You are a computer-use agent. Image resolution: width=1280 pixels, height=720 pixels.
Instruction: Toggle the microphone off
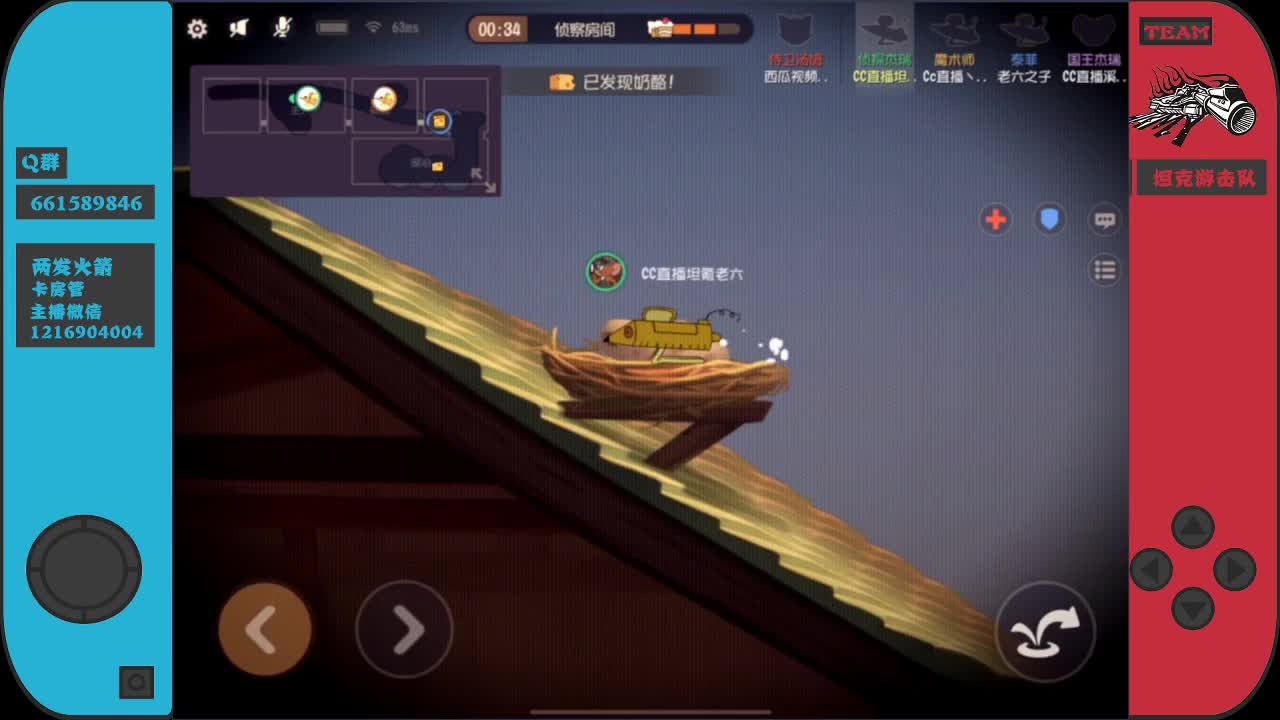[x=283, y=29]
